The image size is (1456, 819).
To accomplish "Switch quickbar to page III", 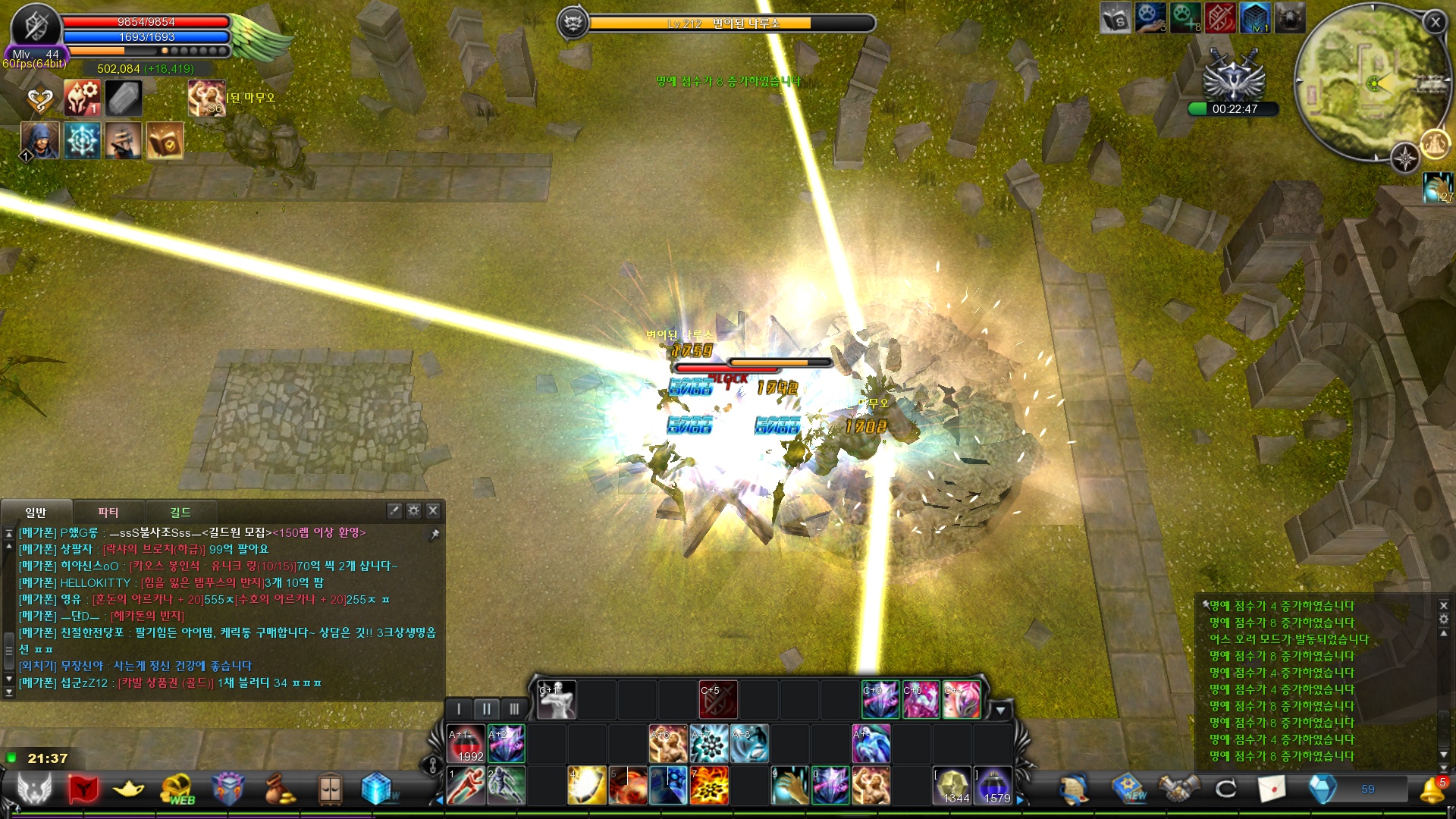I will click(514, 709).
